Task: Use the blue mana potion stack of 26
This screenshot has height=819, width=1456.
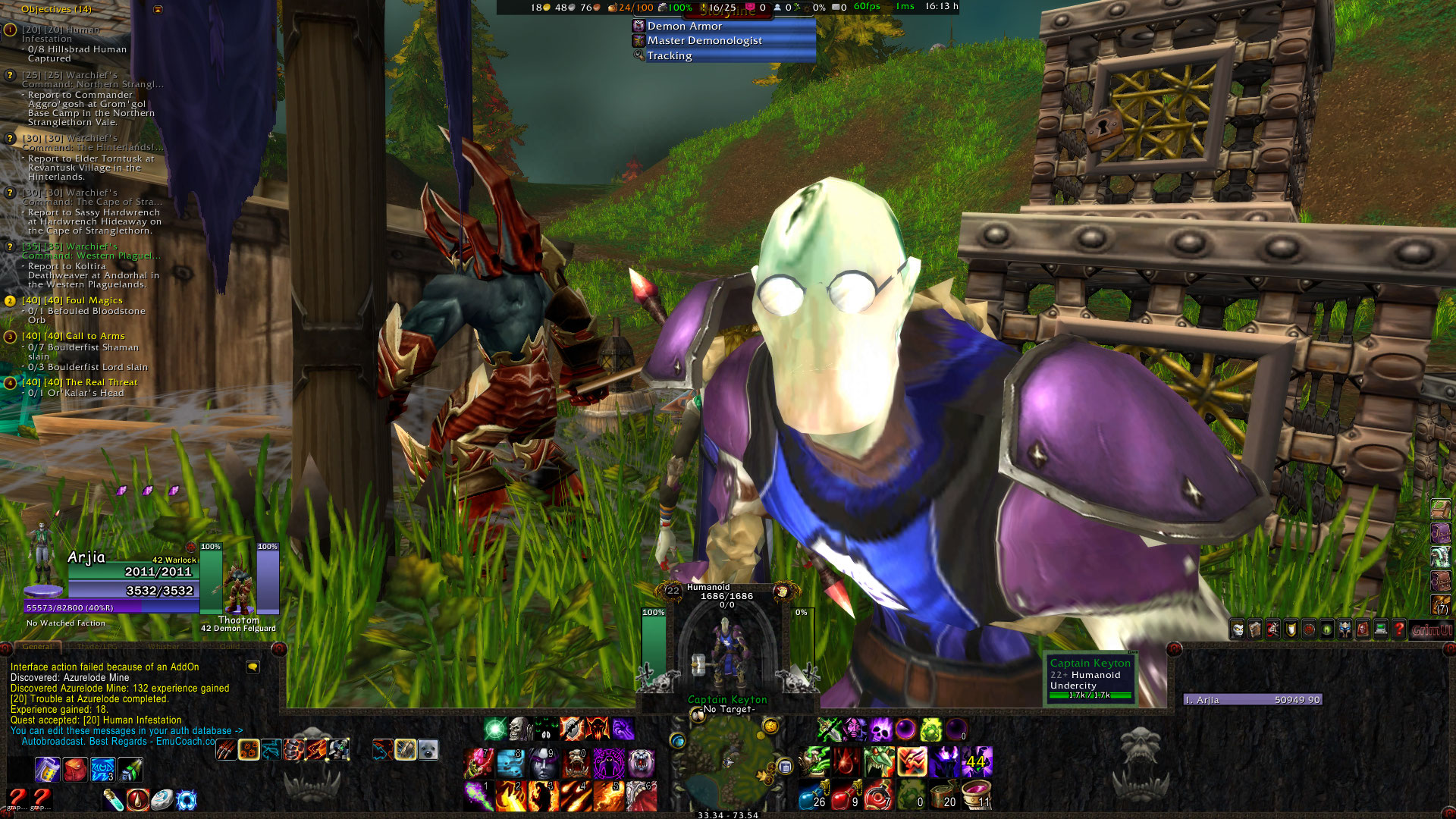Action: coord(811,797)
